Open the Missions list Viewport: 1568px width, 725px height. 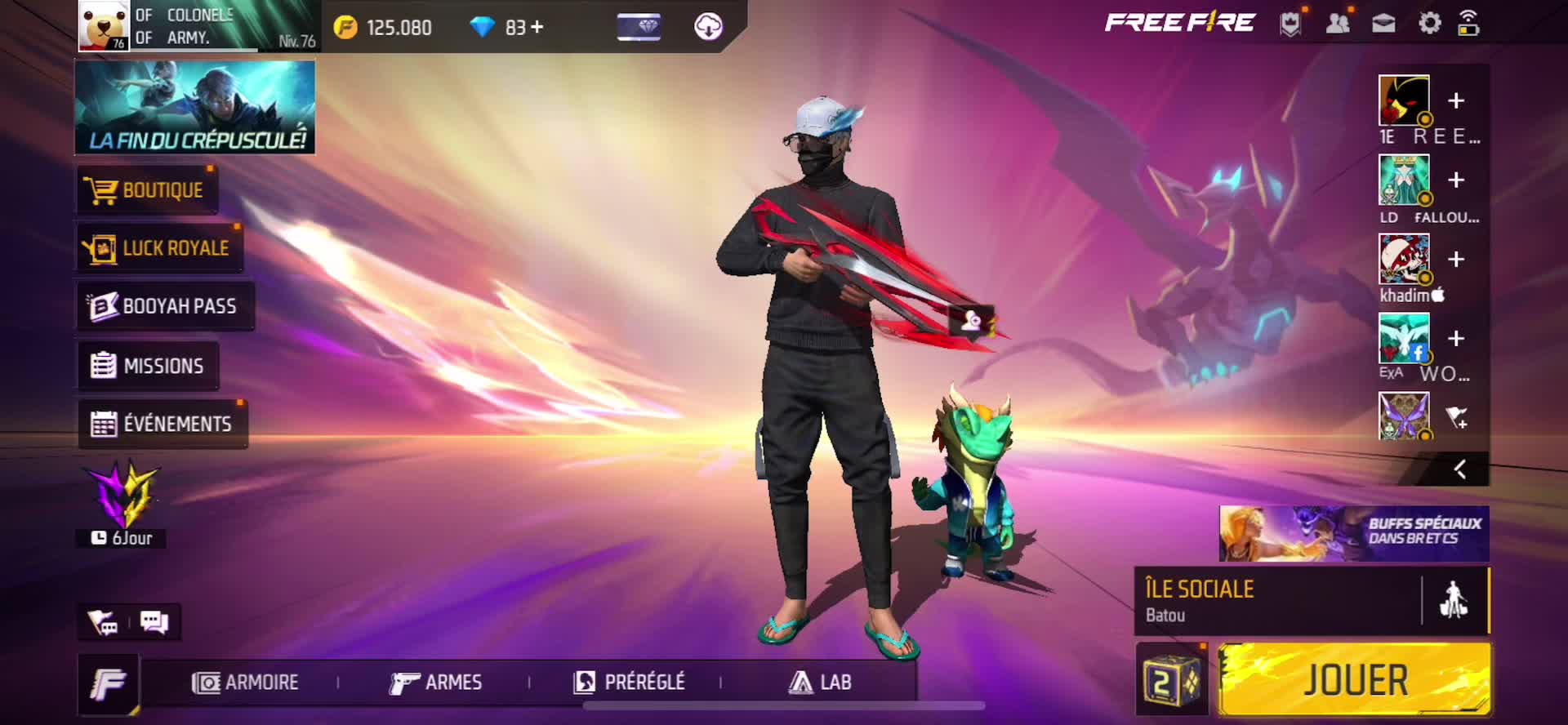[x=149, y=365]
